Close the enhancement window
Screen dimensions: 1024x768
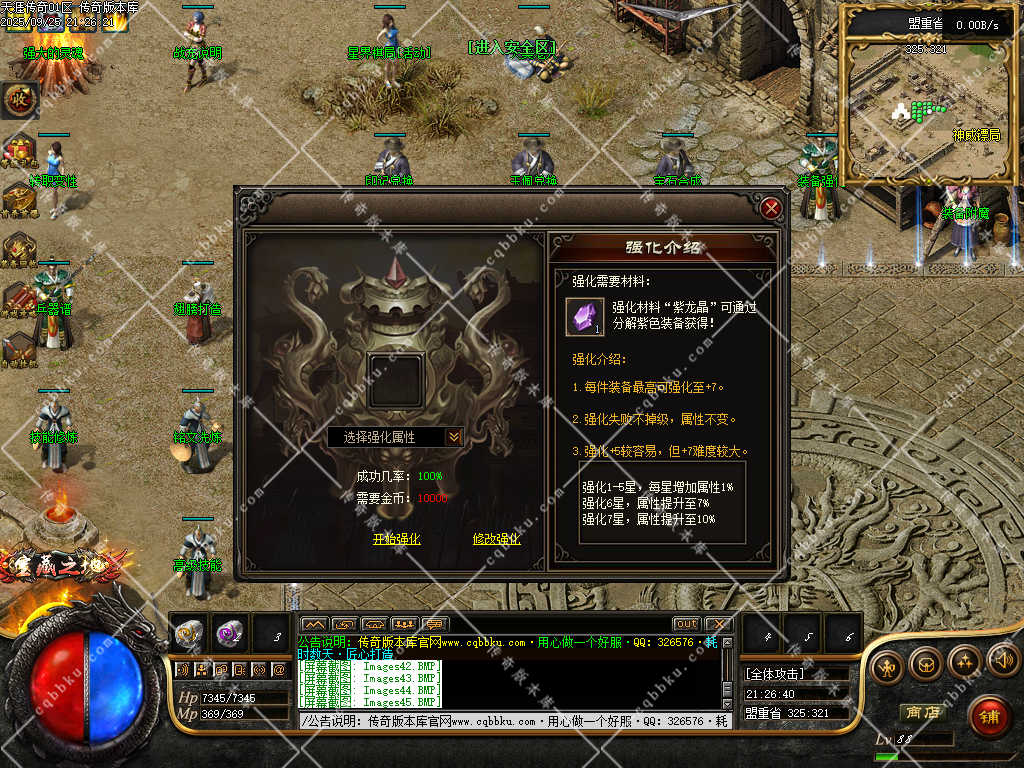pyautogui.click(x=770, y=209)
